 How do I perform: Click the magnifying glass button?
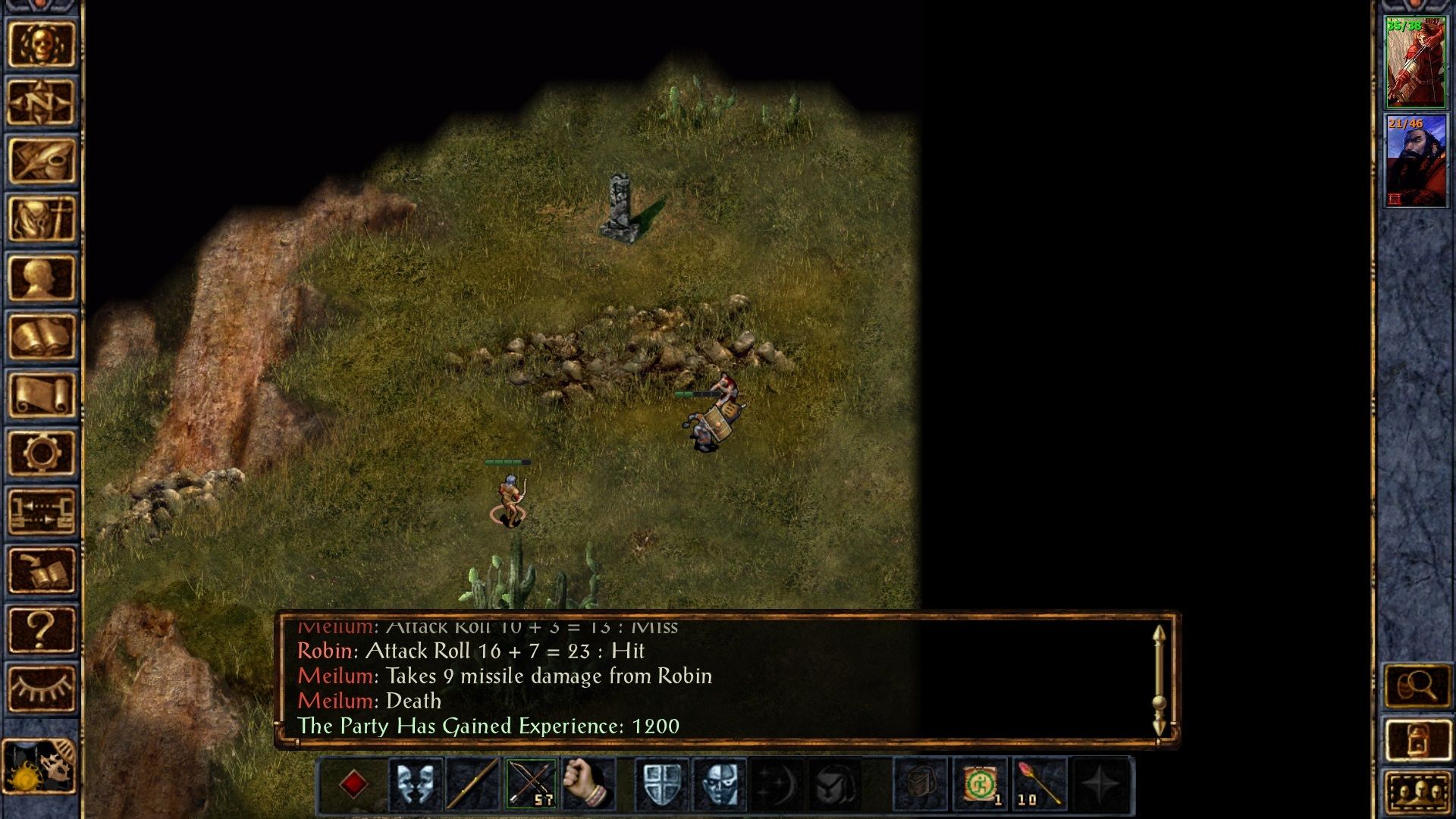1417,687
